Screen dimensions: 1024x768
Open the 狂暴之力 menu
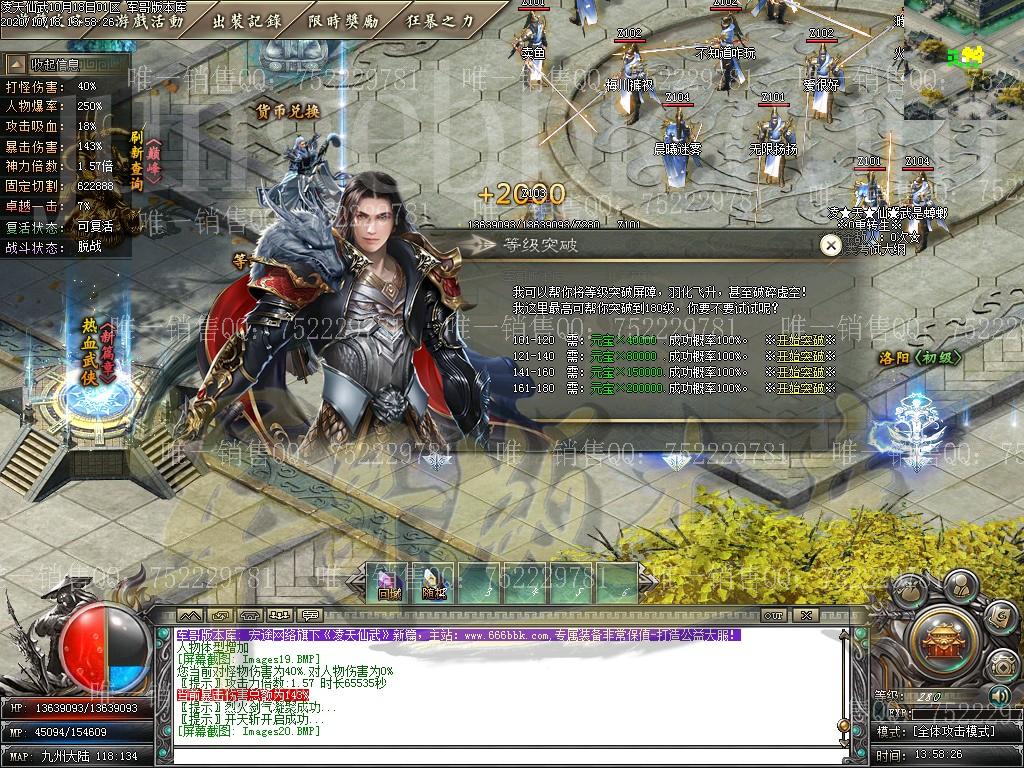tap(441, 20)
